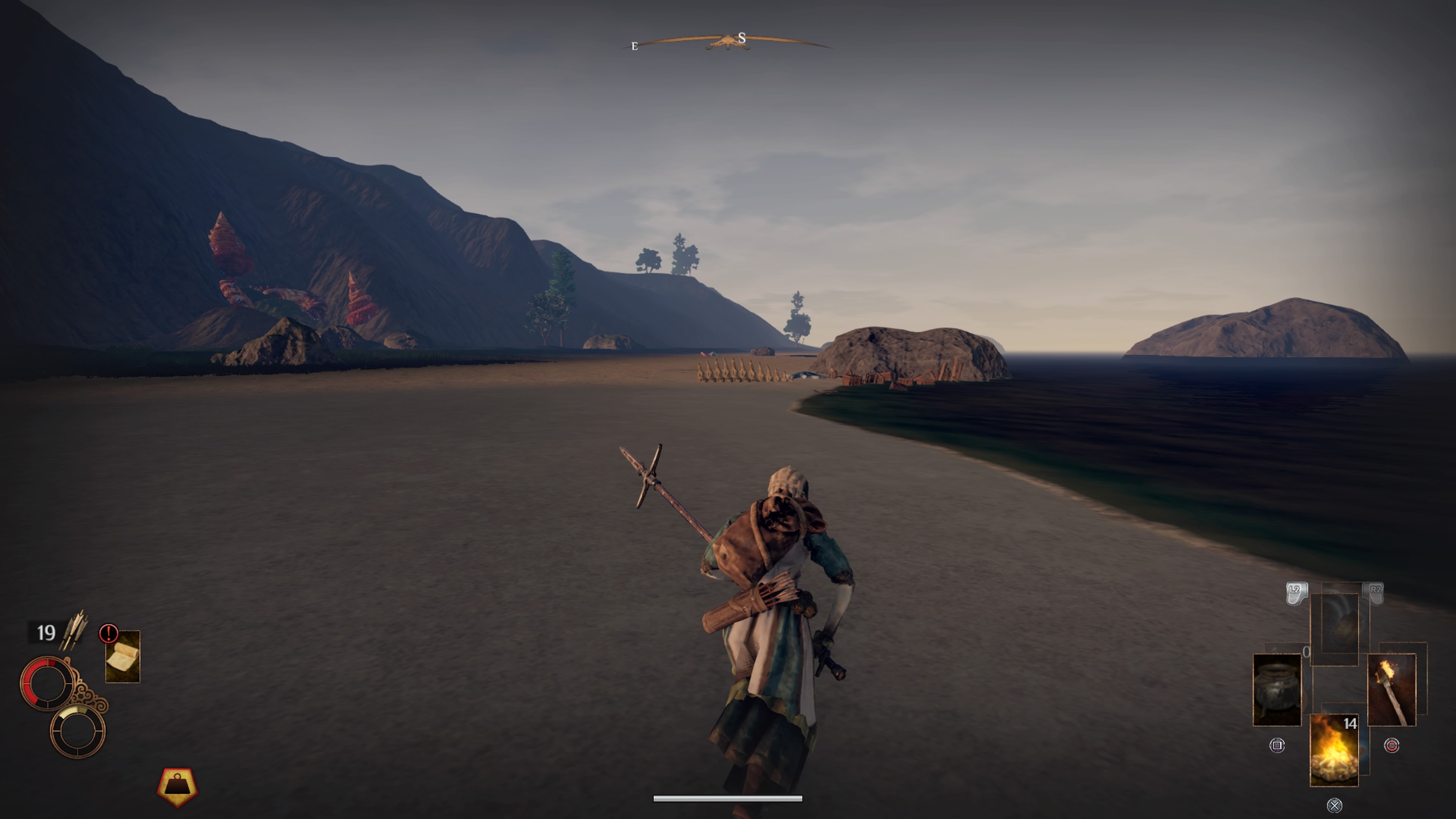Activate the campfire quick slot
1456x819 pixels.
1334,750
